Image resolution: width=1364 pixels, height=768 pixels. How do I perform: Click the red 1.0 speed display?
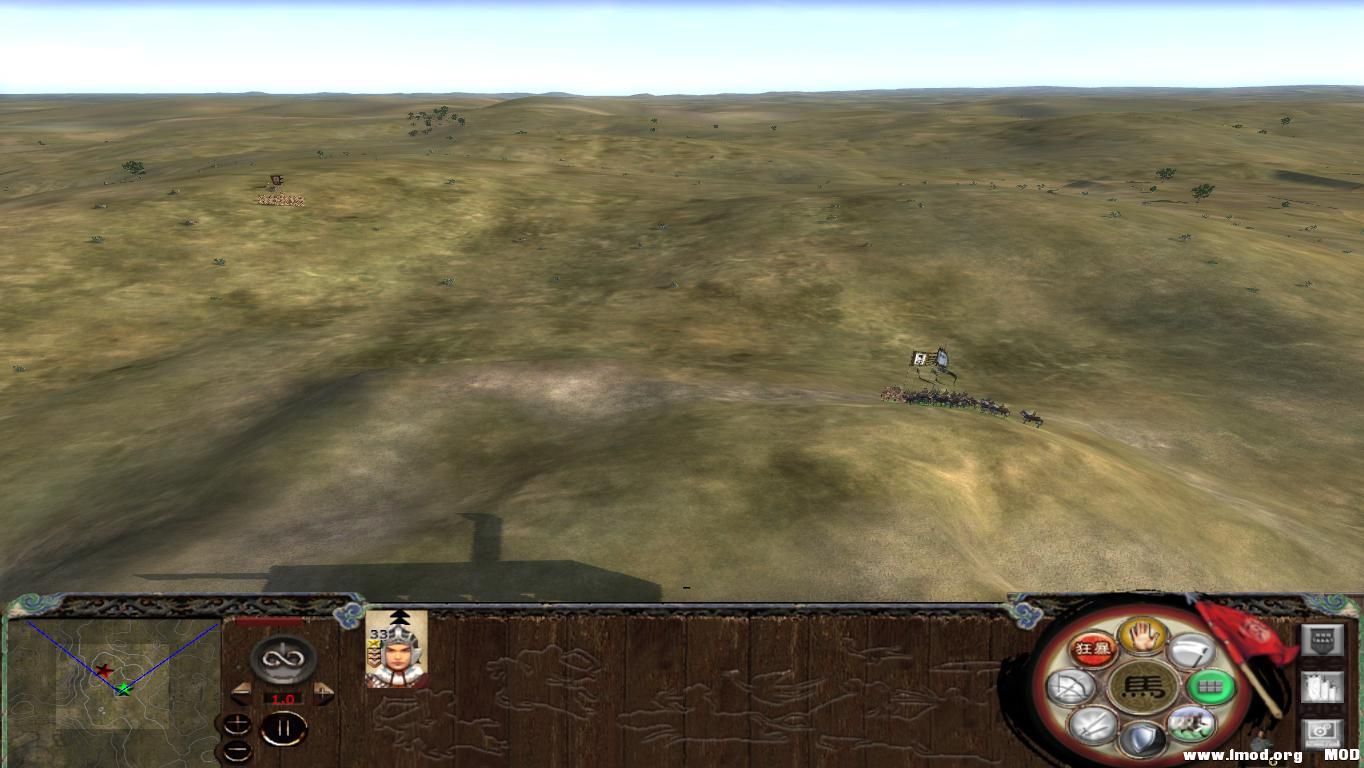point(283,698)
